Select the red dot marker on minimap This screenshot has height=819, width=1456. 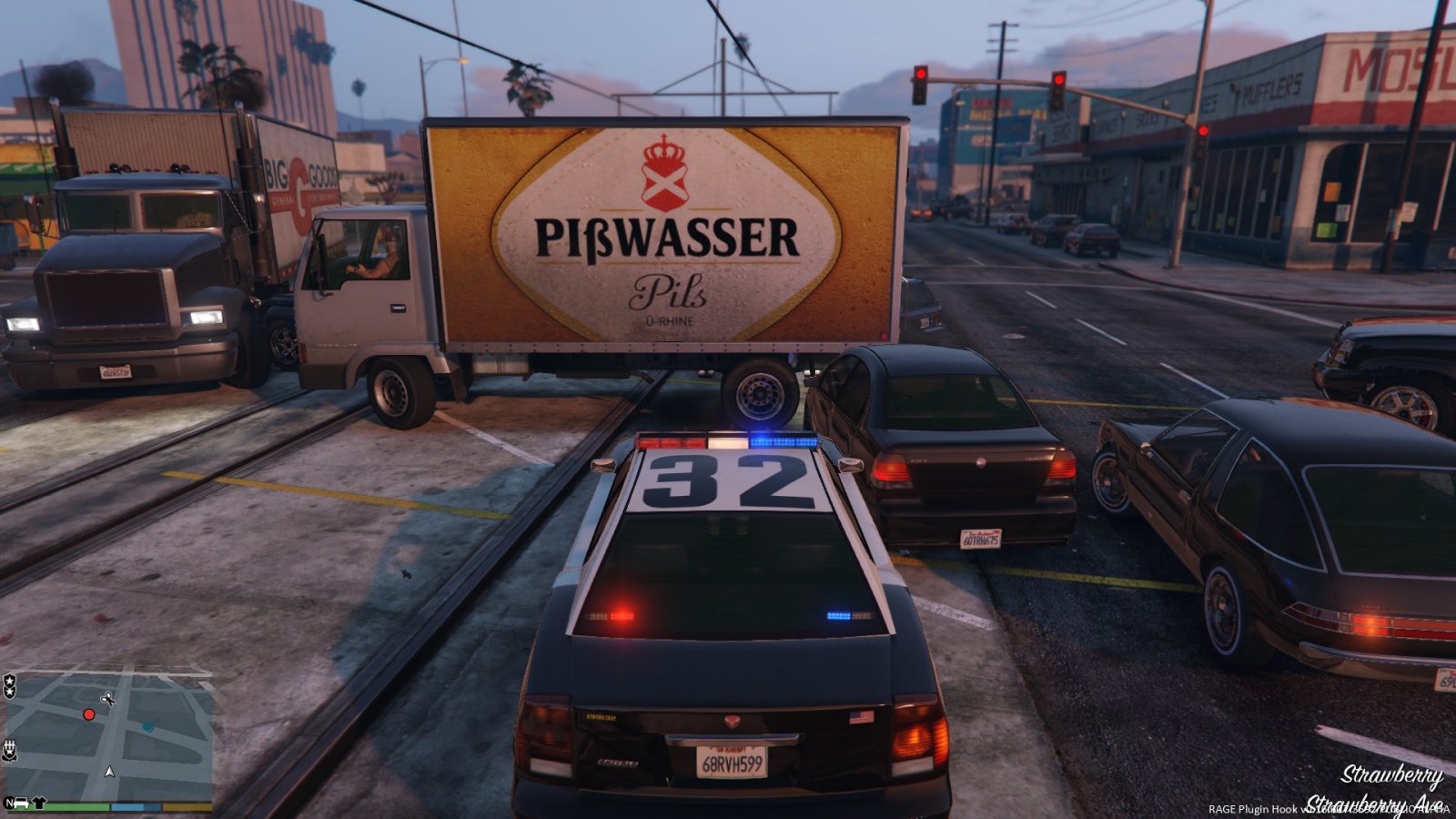[x=89, y=714]
